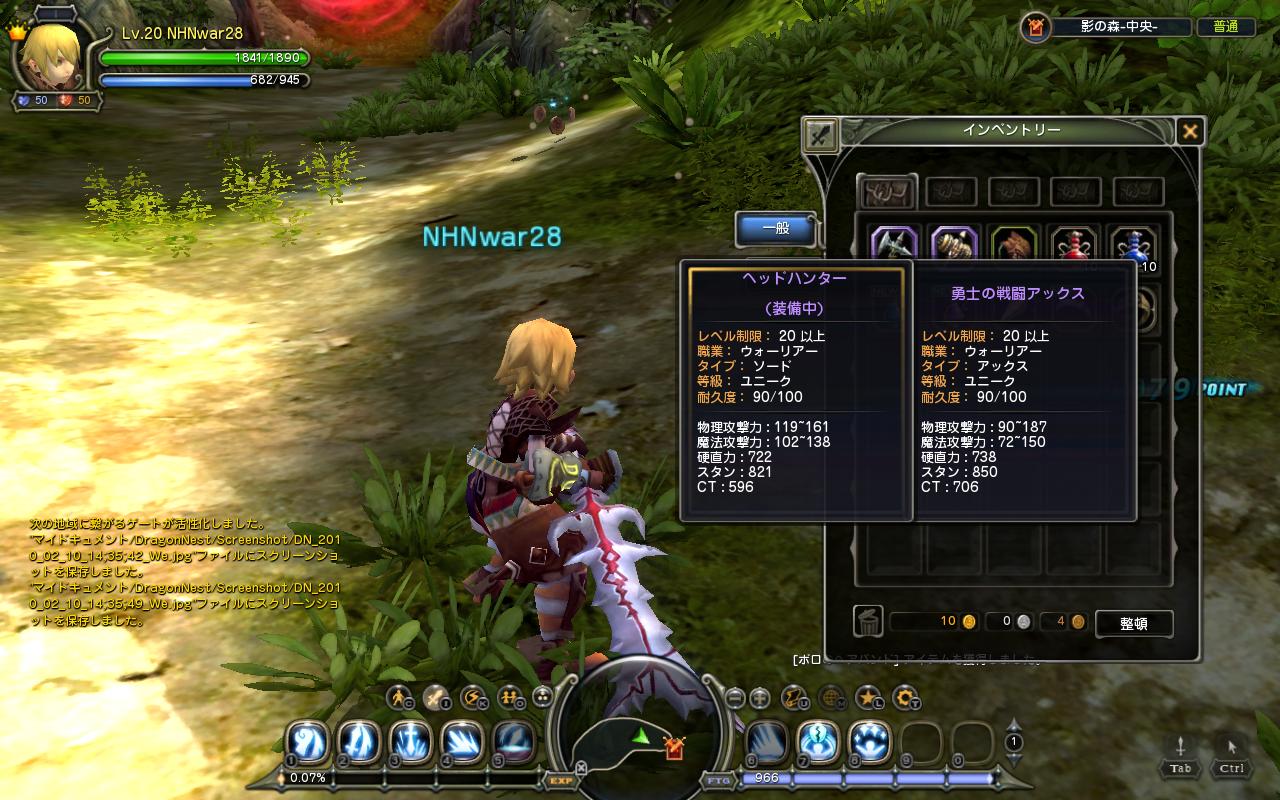Activate the skill in hotbar slot 8

[868, 743]
